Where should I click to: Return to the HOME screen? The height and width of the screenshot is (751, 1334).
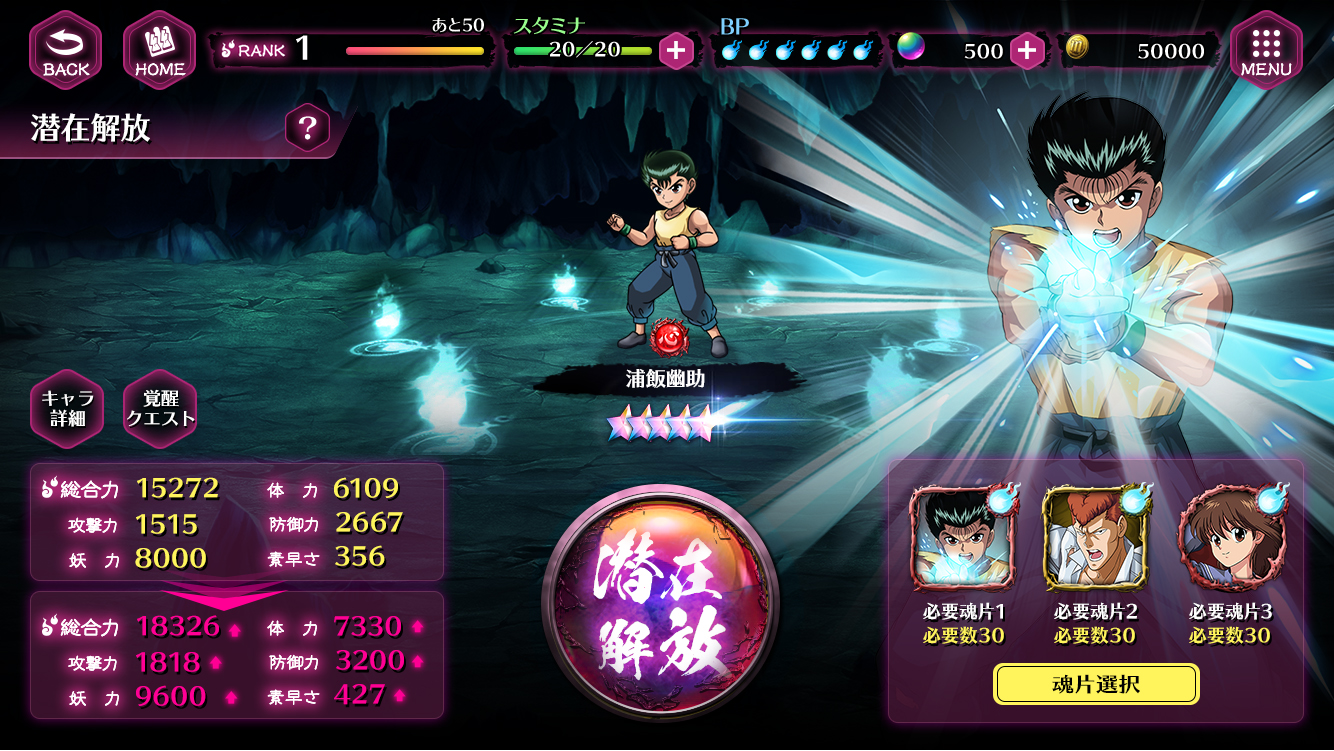click(x=160, y=50)
